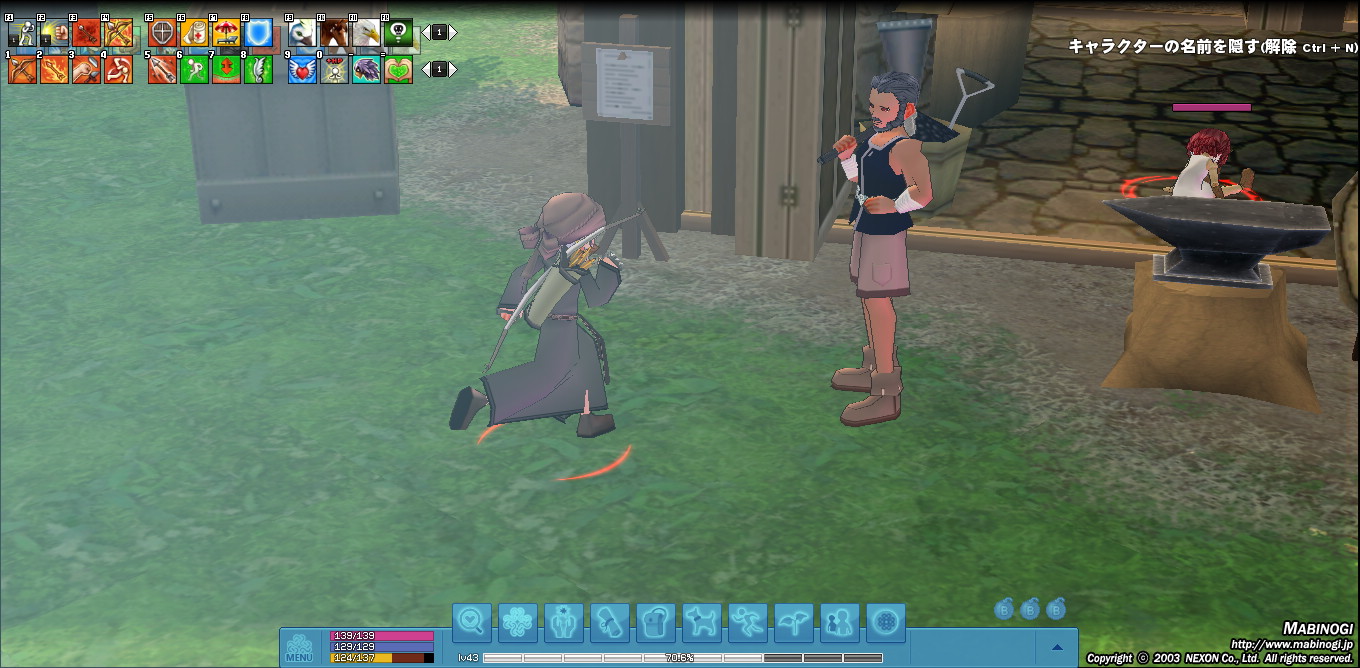Activate the crossed bow and arrow skill
The height and width of the screenshot is (668, 1360).
pos(118,33)
